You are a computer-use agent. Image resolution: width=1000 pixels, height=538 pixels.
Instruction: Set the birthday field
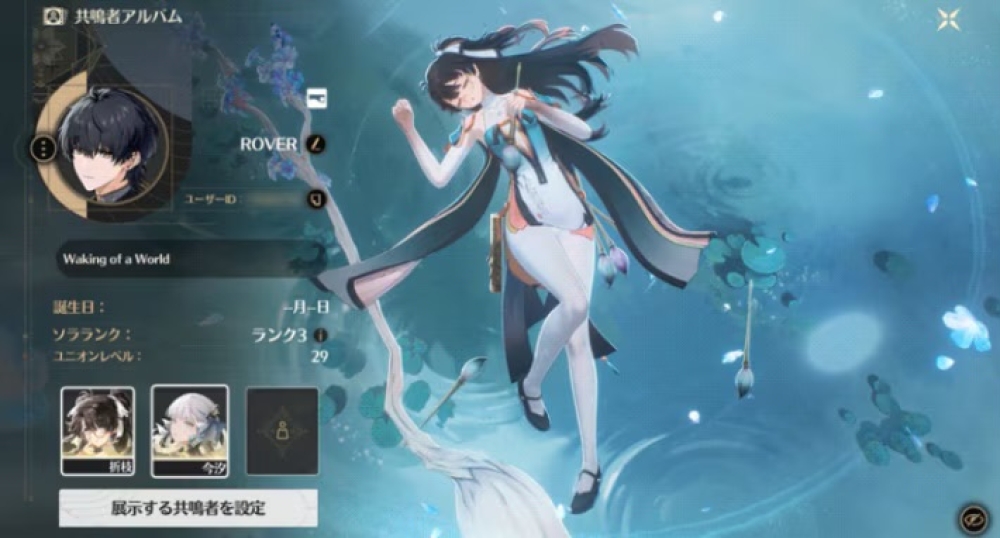305,309
